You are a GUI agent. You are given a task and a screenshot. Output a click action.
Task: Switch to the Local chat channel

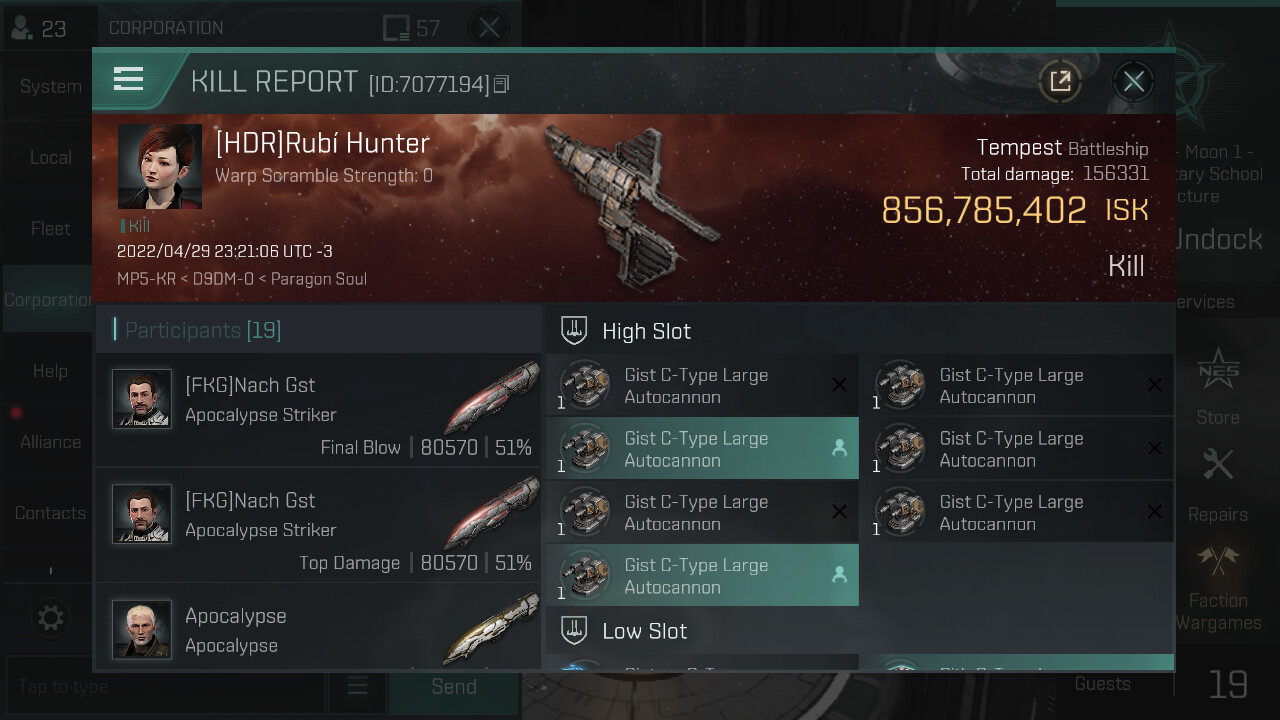(50, 158)
